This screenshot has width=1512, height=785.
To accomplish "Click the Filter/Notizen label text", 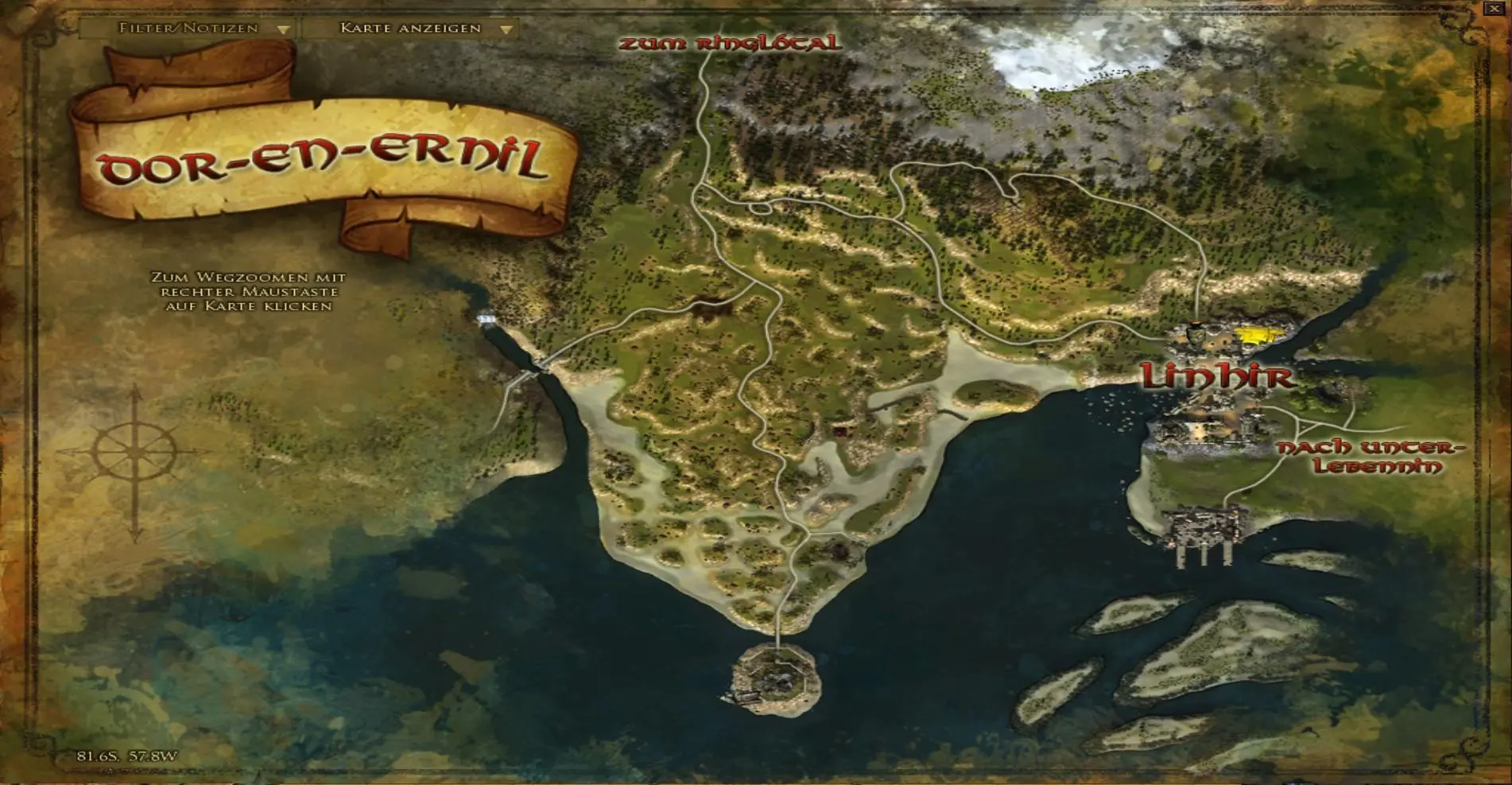I will tap(187, 28).
